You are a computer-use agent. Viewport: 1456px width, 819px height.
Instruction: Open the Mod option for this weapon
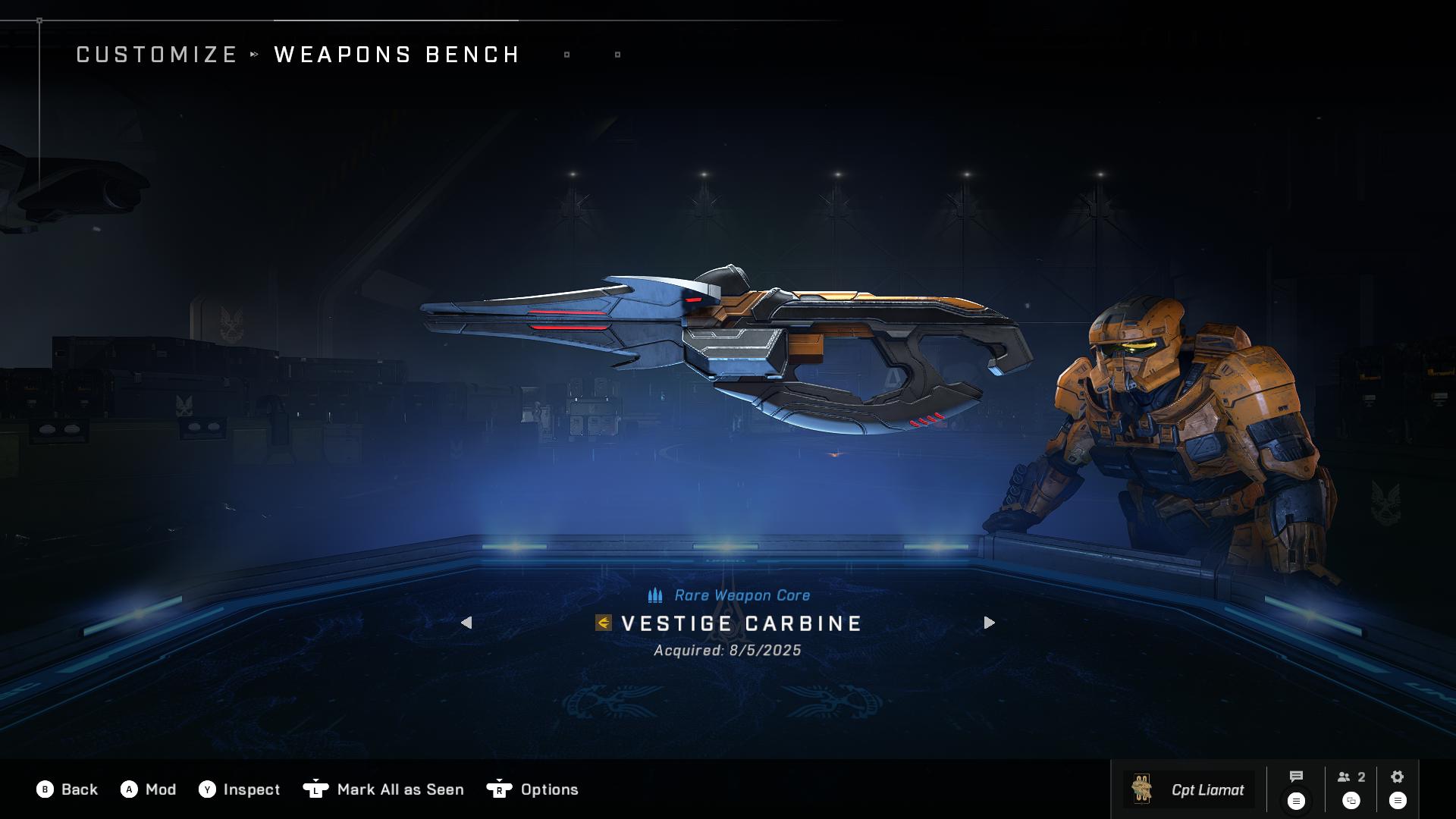(x=149, y=789)
